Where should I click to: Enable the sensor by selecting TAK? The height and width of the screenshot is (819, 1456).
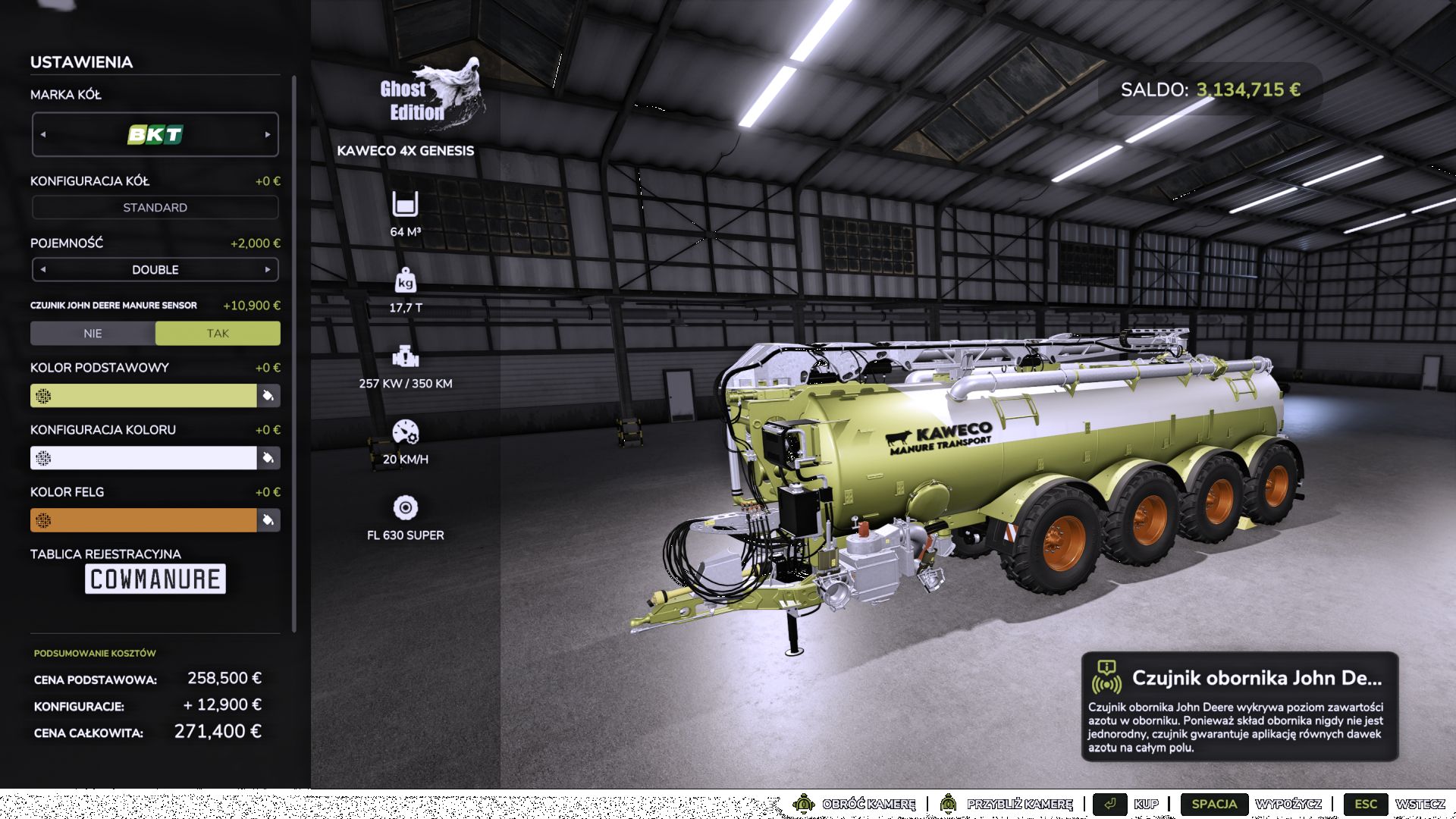coord(218,333)
